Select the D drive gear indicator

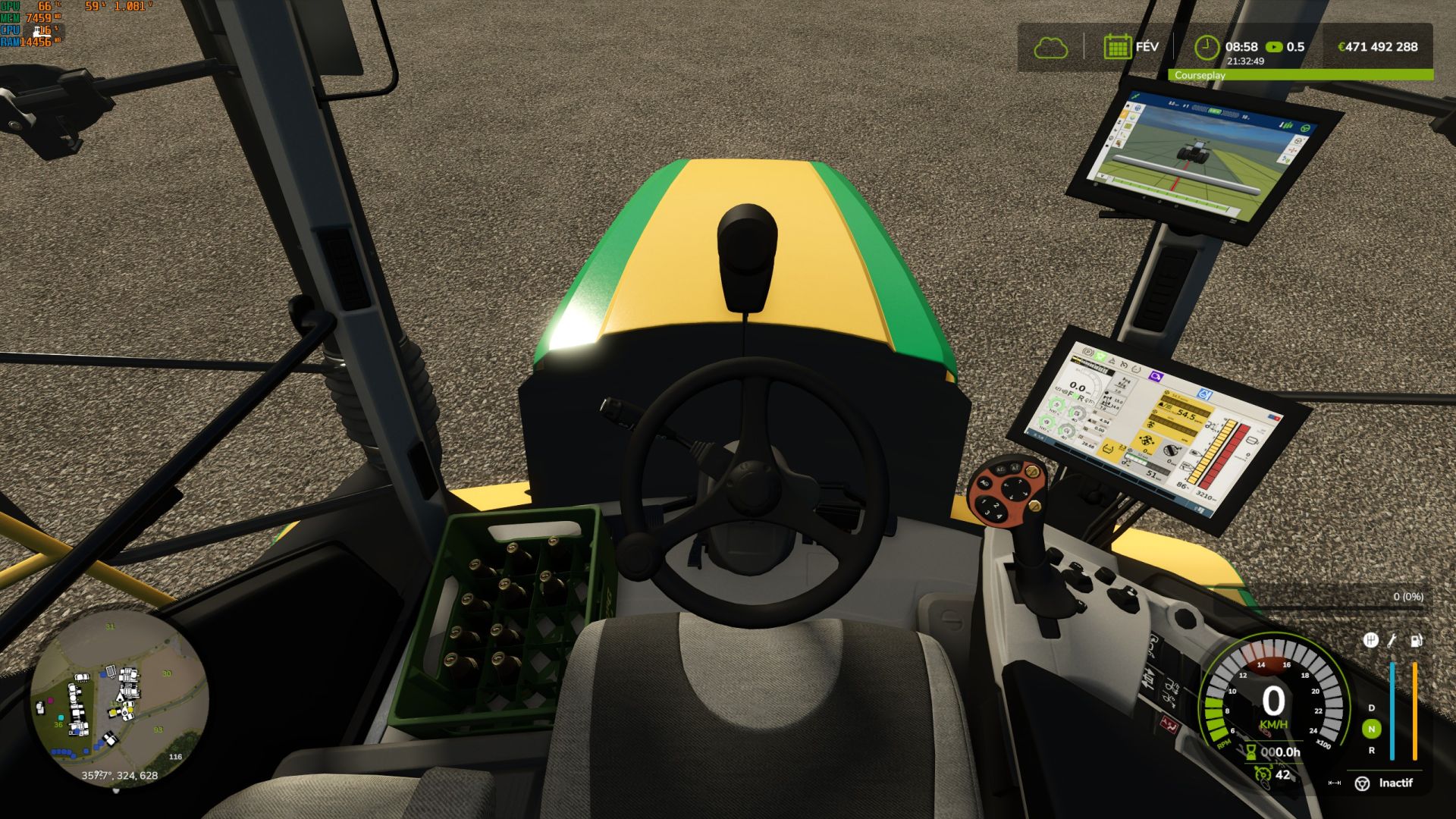1371,708
